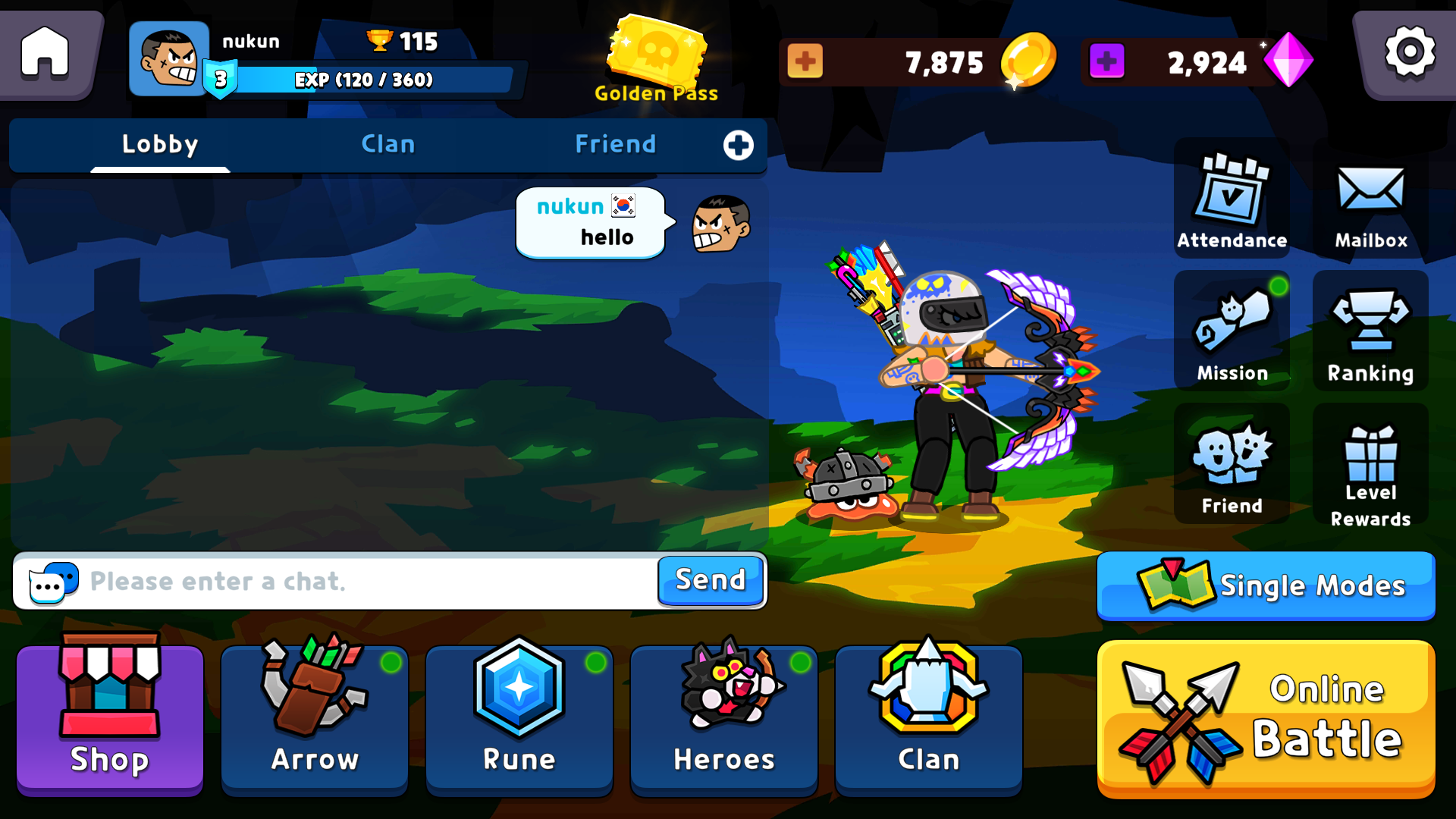Switch to the Clan chat tab
The image size is (1456, 819).
point(388,144)
